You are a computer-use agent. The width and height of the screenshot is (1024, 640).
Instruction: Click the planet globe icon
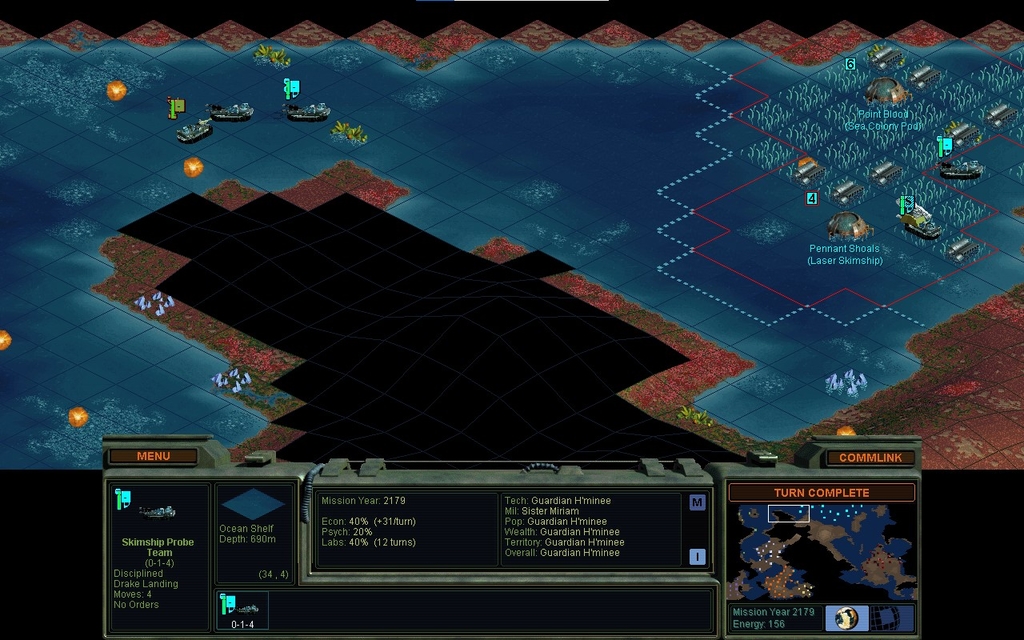[848, 618]
